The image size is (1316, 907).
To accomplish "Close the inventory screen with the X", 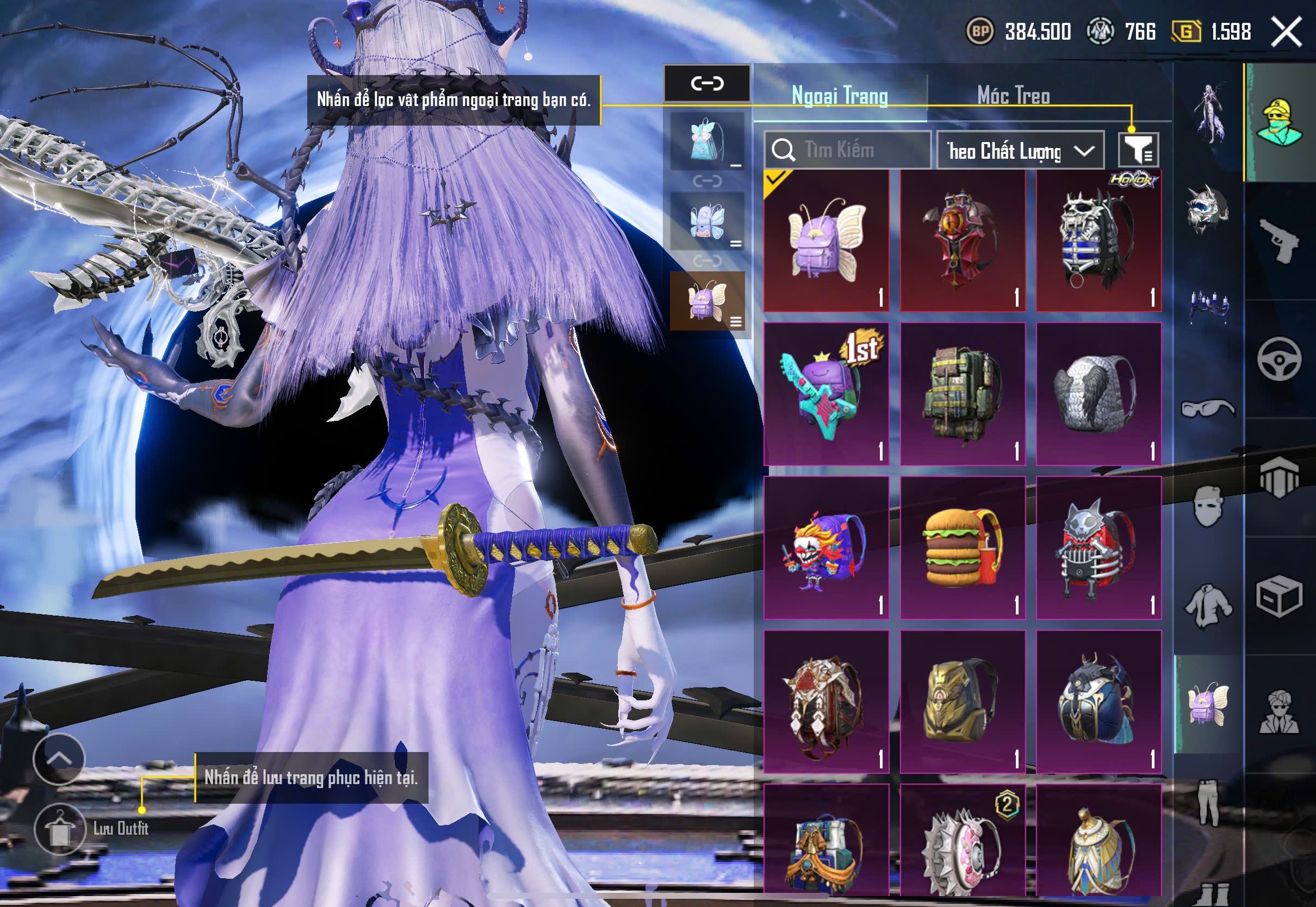I will pos(1287,32).
